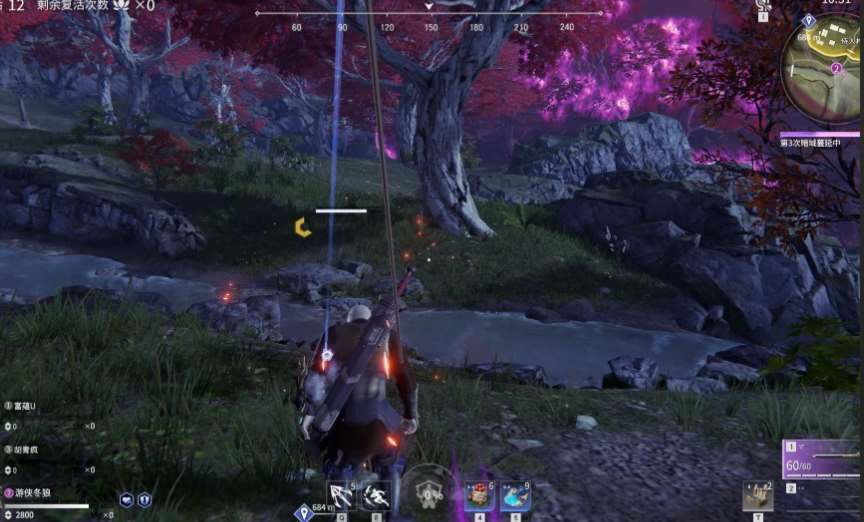The image size is (864, 522).
Task: Click the purple number 2 minimap marker
Action: (x=837, y=68)
